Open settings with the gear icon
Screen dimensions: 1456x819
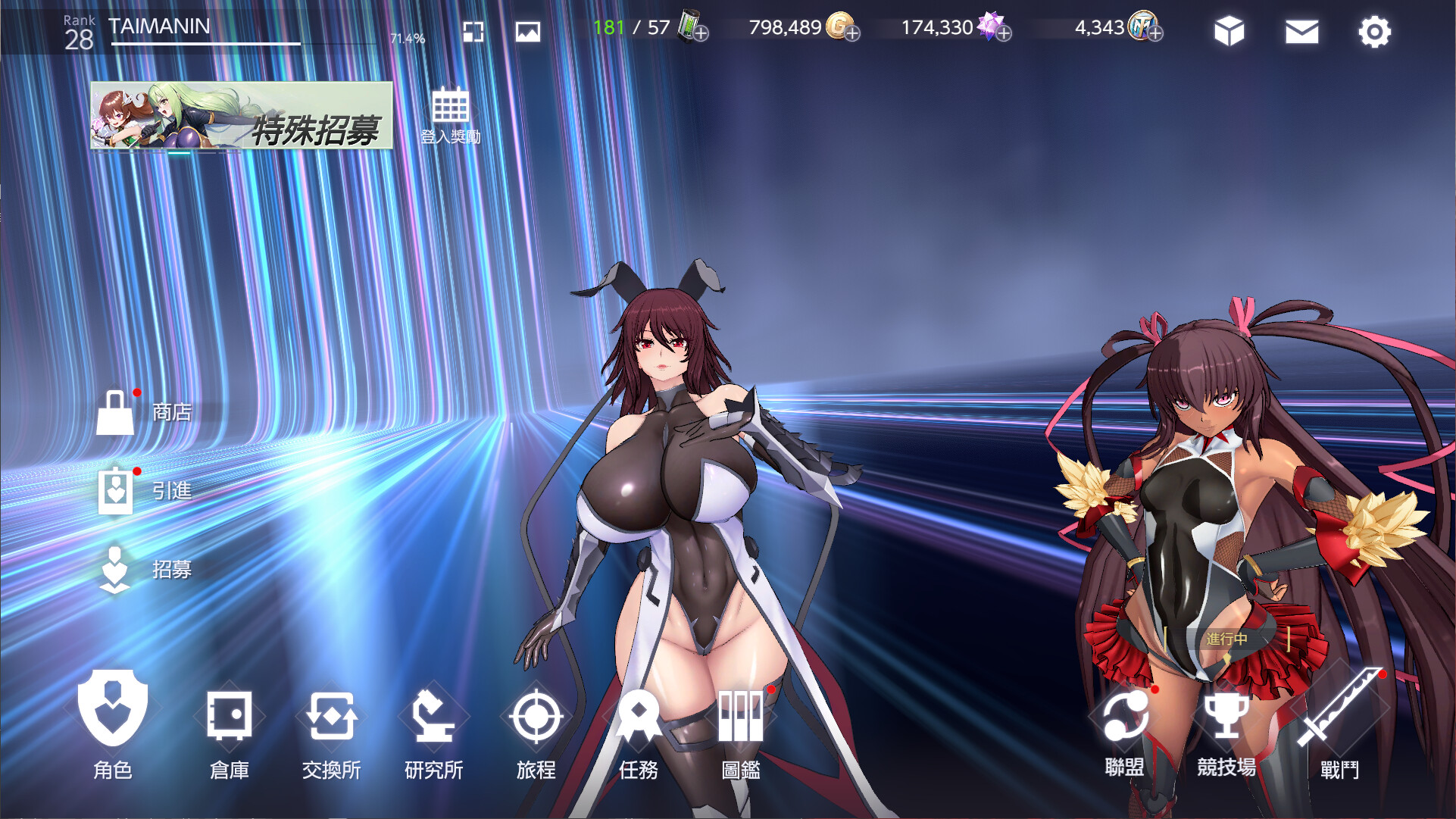click(1374, 32)
